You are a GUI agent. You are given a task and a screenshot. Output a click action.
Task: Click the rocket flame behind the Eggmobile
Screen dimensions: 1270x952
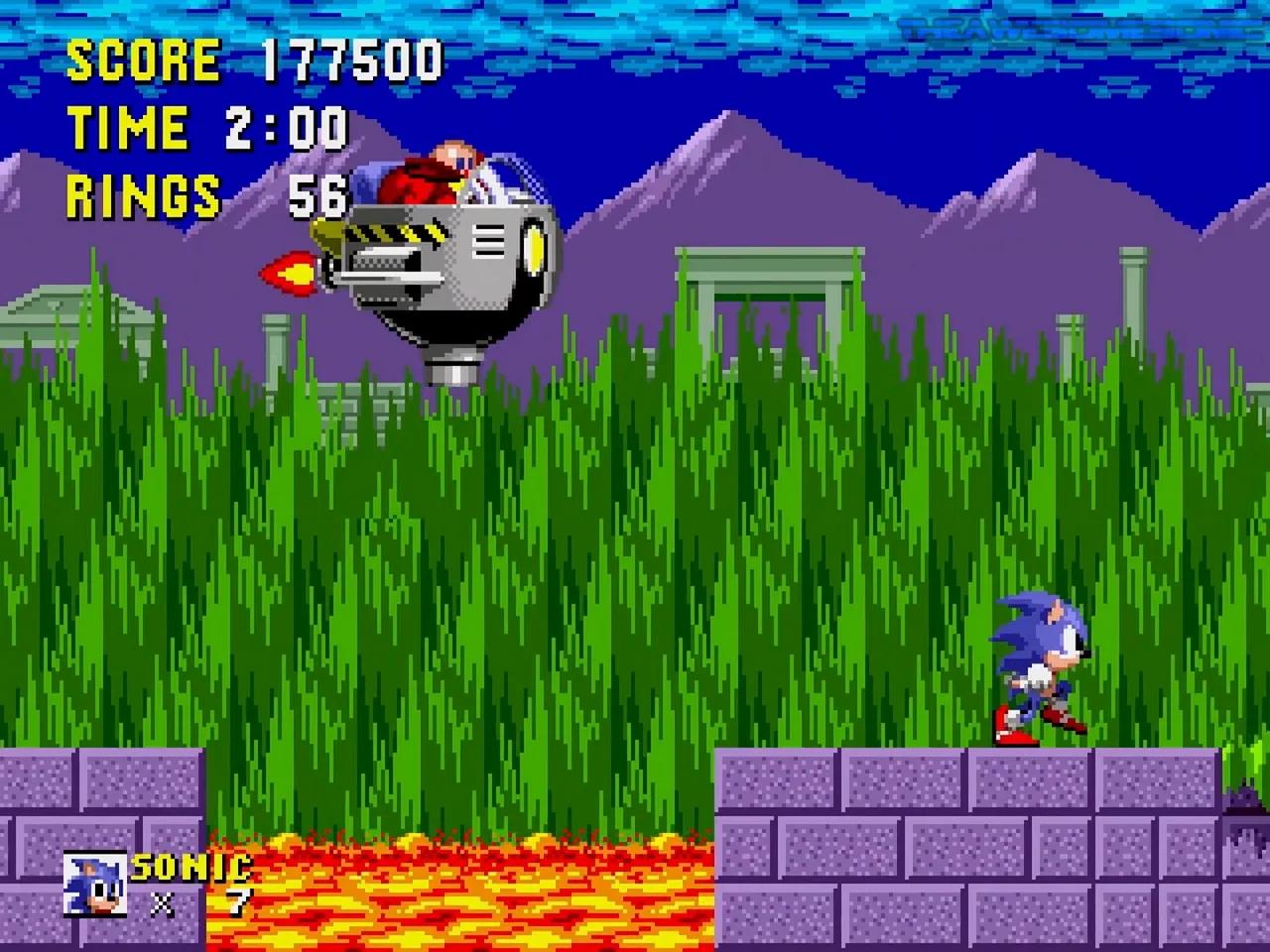point(288,275)
